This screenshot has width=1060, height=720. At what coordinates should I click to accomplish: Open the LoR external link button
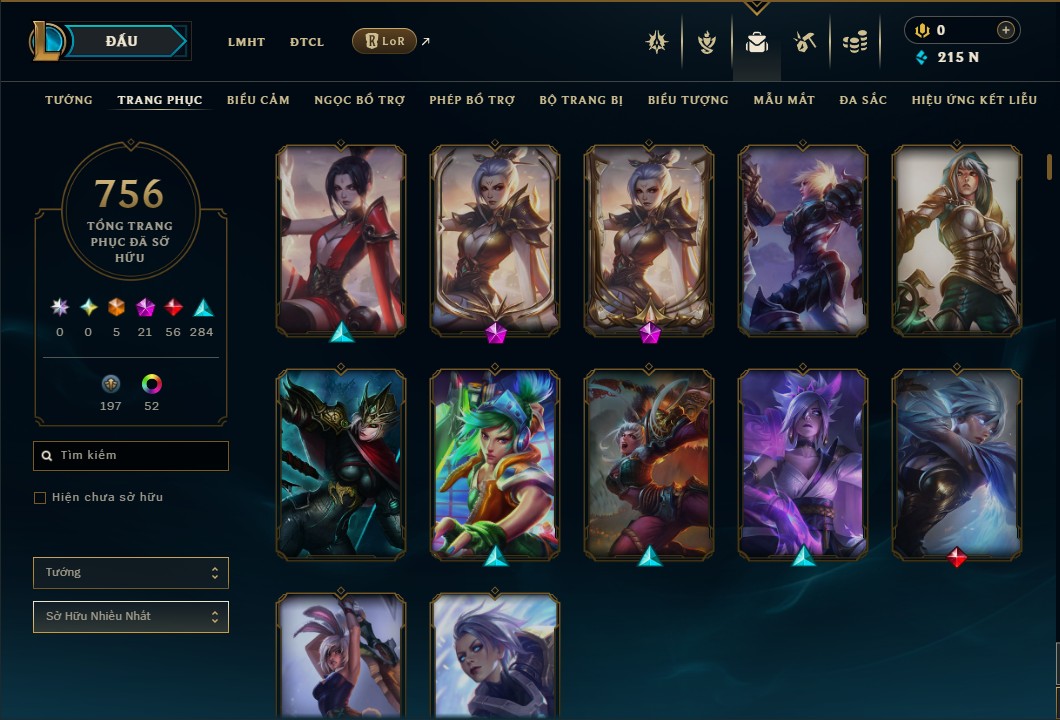385,41
